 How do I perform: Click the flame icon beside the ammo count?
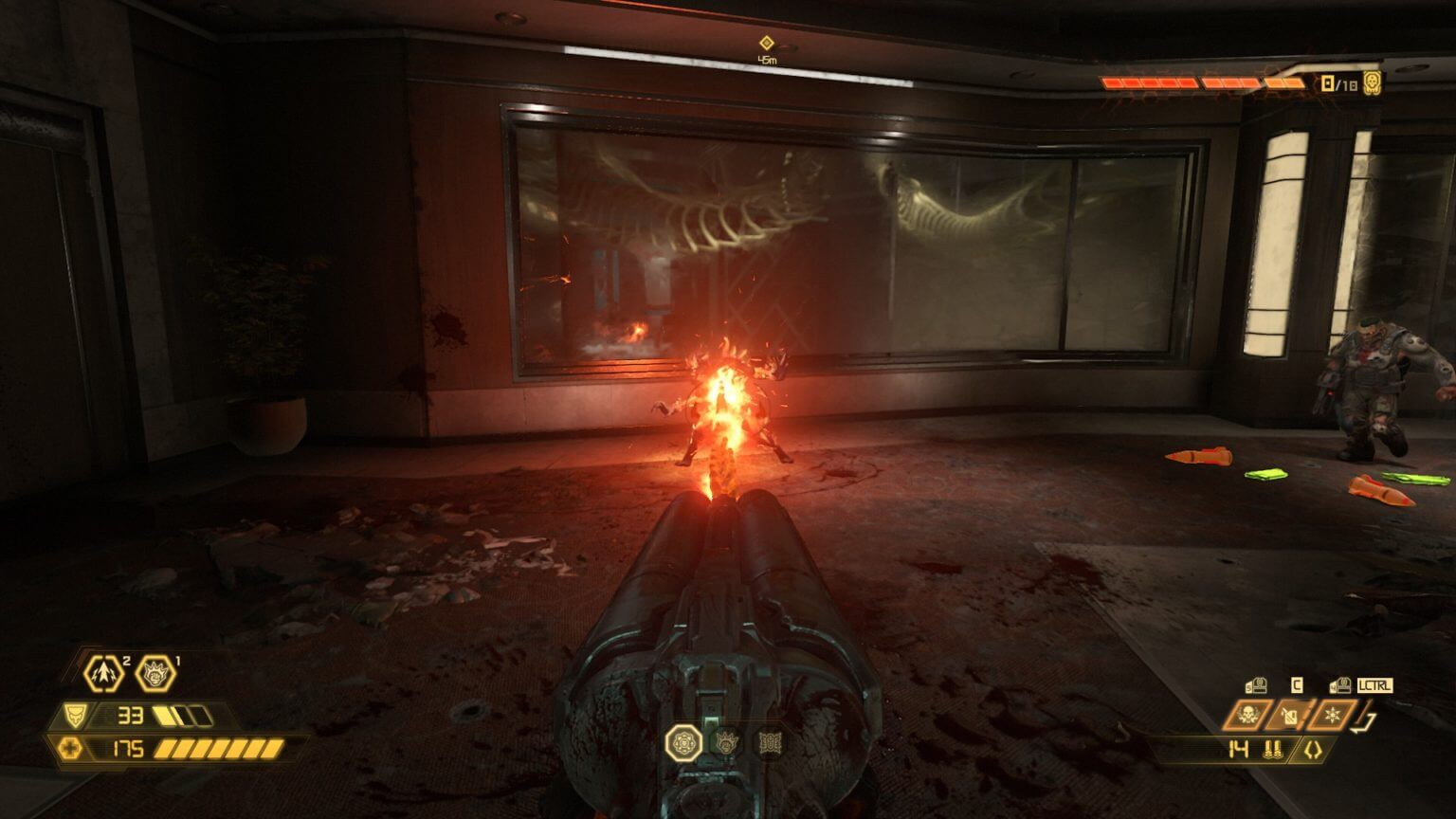click(x=1273, y=749)
